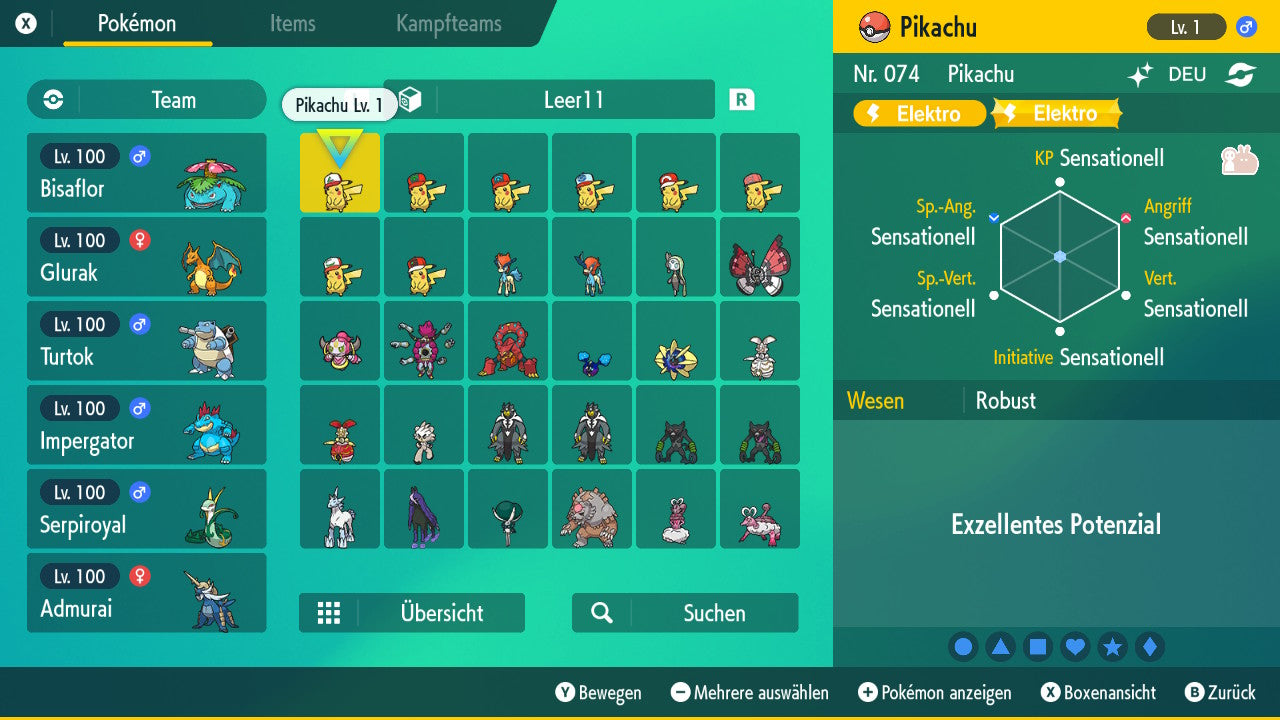Click the trade swap icon in the summary header
This screenshot has width=1280, height=720.
[x=1242, y=73]
